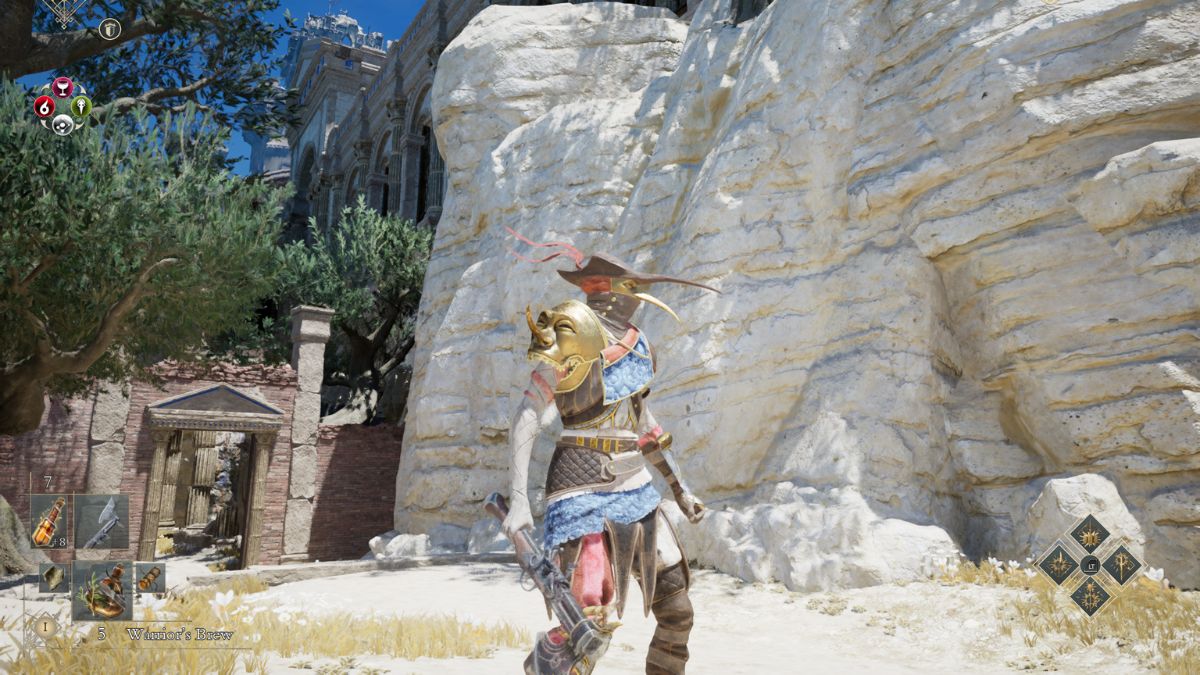Viewport: 1200px width, 675px height.
Task: Activate the wine goblet status icon
Action: [x=63, y=87]
